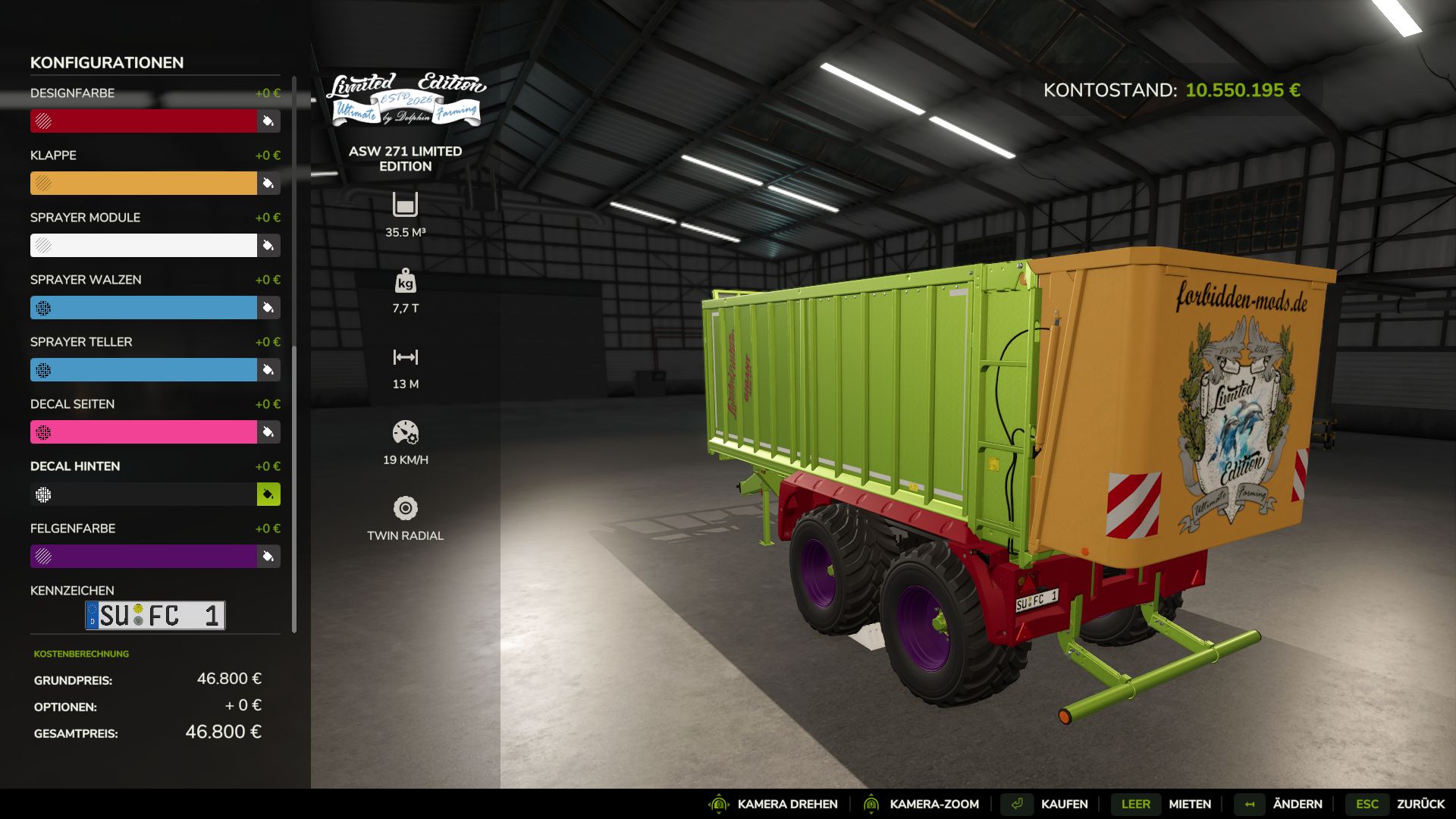The width and height of the screenshot is (1456, 819).
Task: Open the Klappe paint bucket color picker
Action: pyautogui.click(x=267, y=184)
